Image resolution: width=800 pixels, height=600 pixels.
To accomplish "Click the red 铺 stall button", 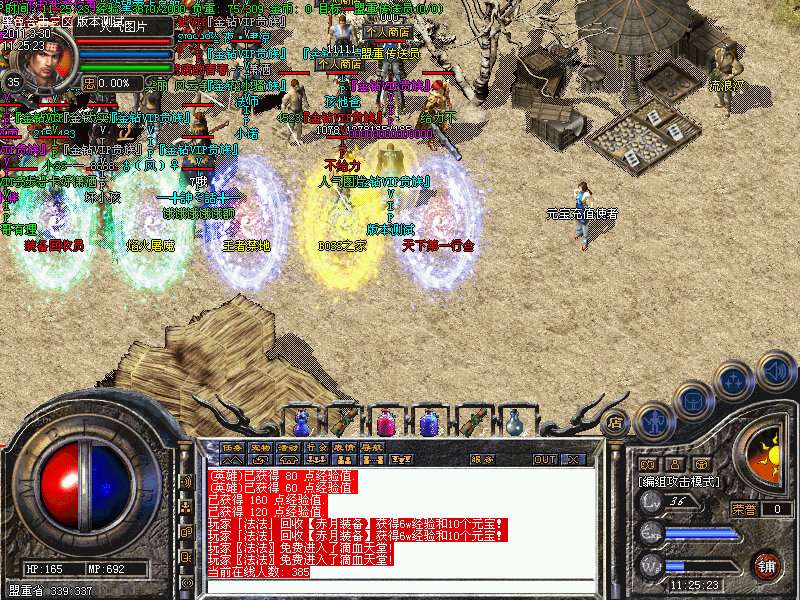I will (766, 566).
